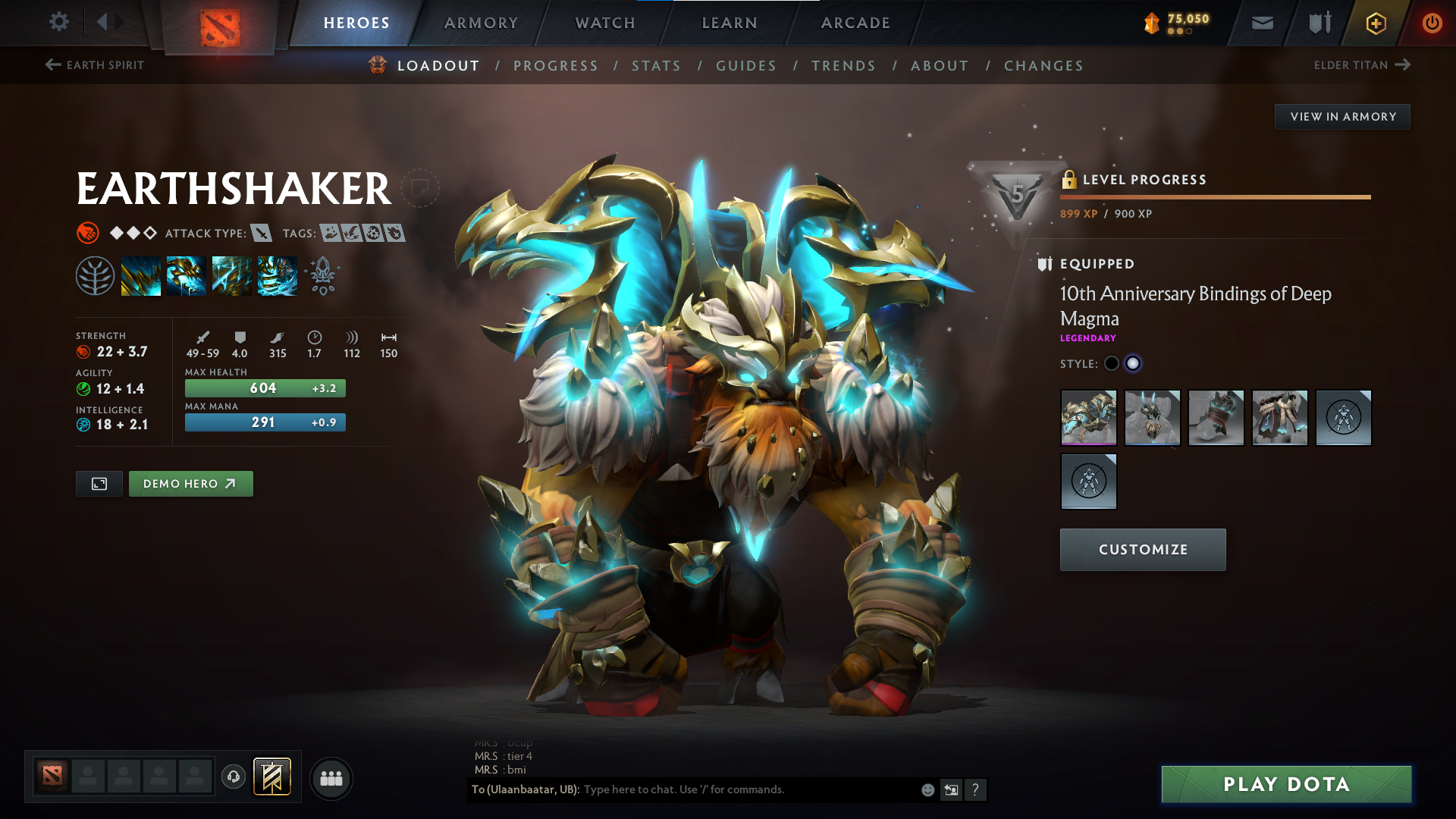Image resolution: width=1456 pixels, height=819 pixels.
Task: Select the first Deep Magma item thumbnail
Action: click(1088, 418)
